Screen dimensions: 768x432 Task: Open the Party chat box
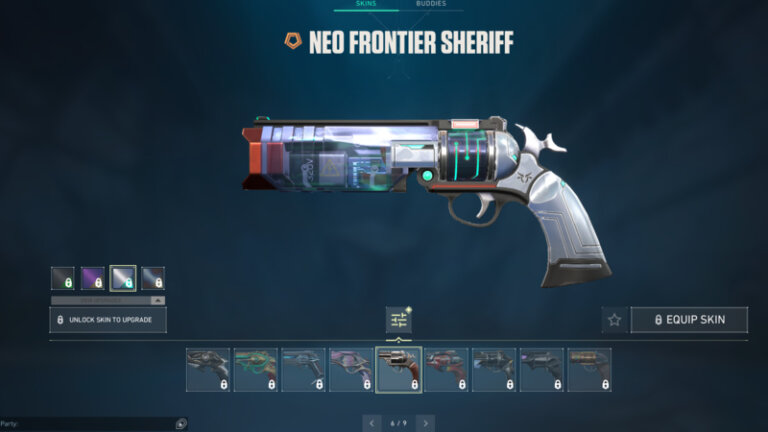click(85, 424)
